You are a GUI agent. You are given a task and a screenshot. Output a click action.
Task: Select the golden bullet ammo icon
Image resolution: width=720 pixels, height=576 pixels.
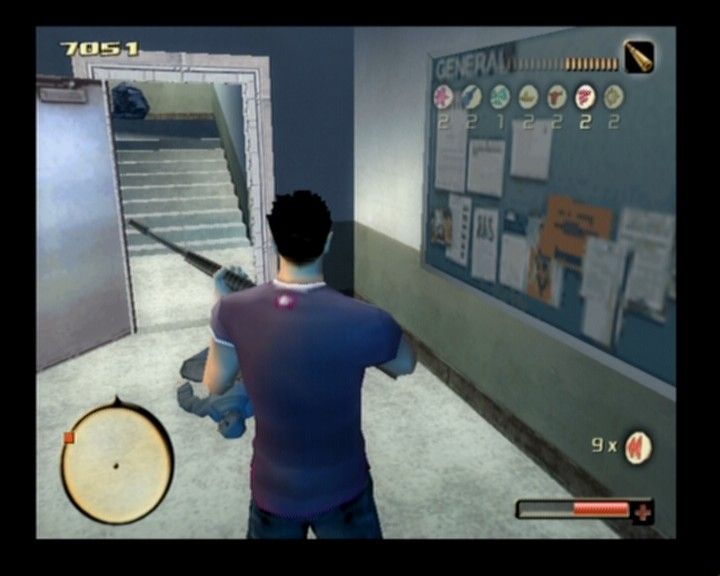coord(639,57)
